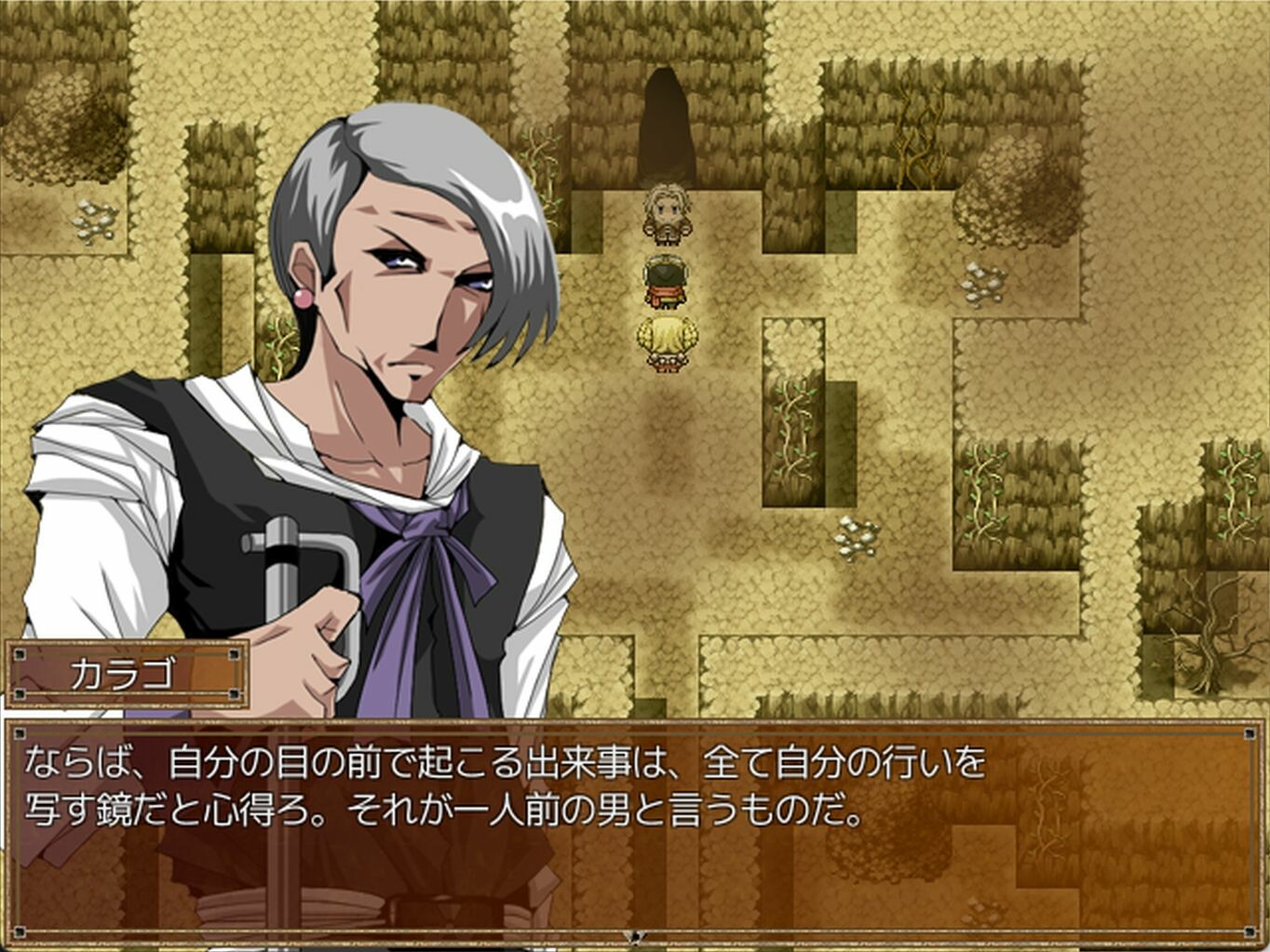This screenshot has width=1270, height=952.
Task: Select the middle party member sprite
Action: click(667, 279)
